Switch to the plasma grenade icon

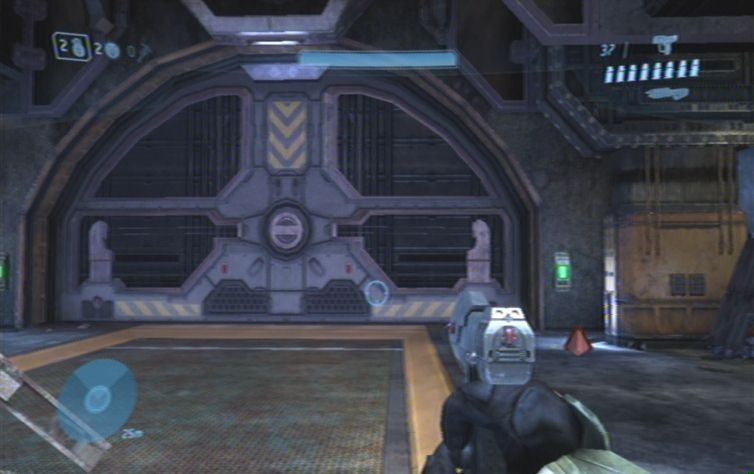112,50
